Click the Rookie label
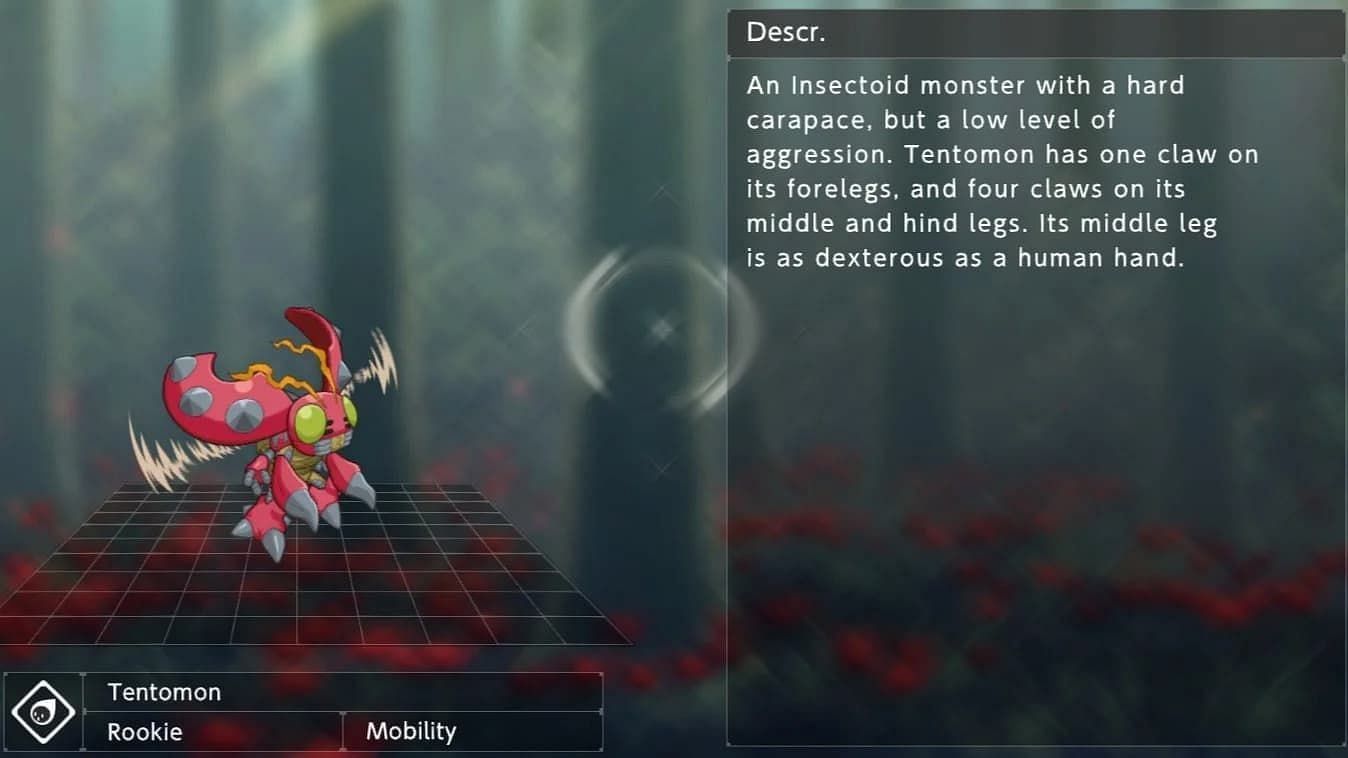 143,731
